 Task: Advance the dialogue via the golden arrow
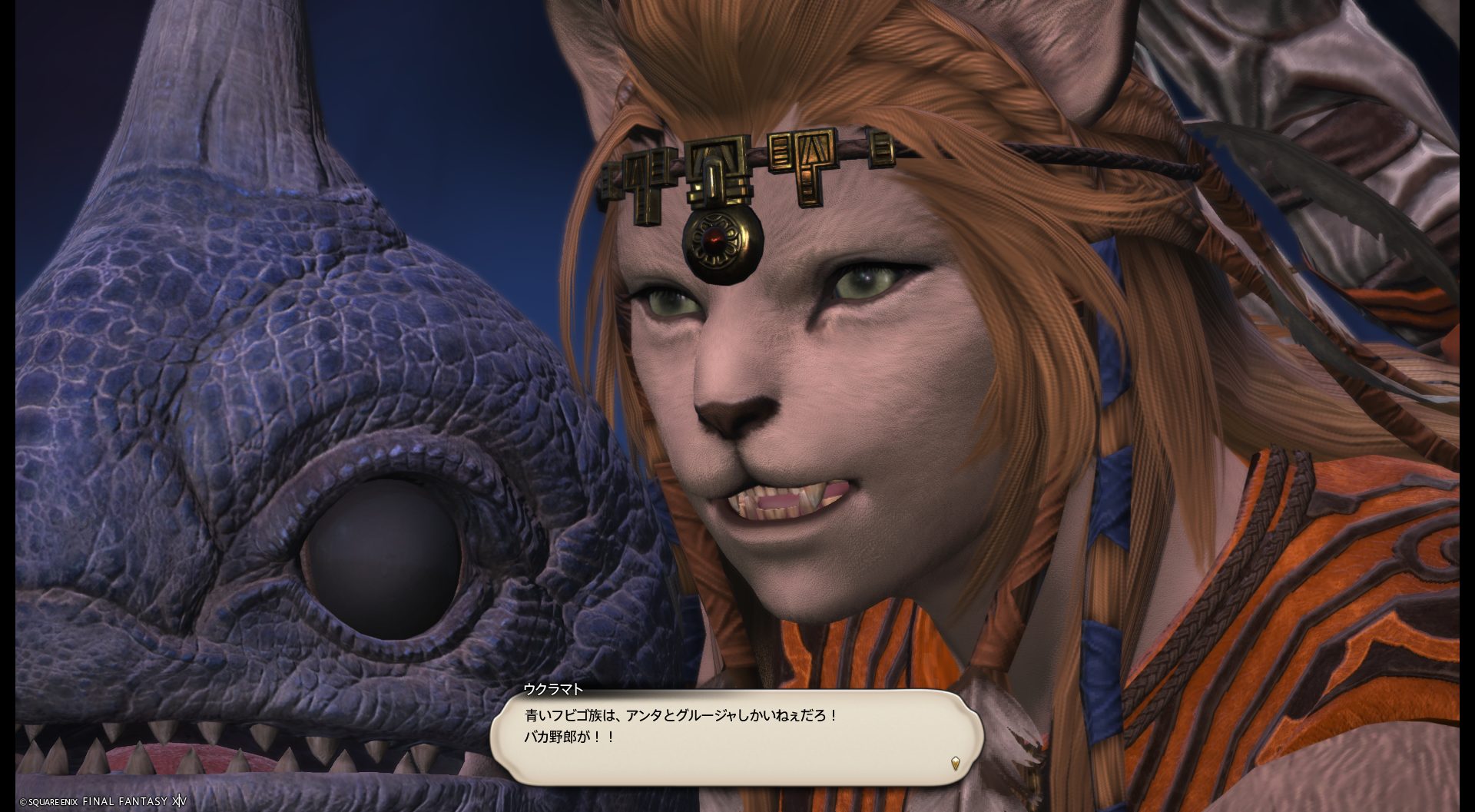coord(955,764)
